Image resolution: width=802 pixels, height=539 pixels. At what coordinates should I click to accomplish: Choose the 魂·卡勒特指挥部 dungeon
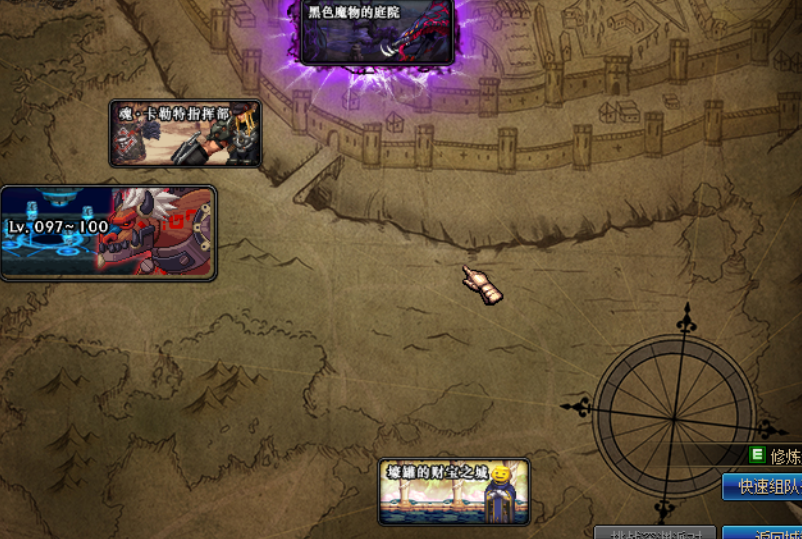point(185,133)
